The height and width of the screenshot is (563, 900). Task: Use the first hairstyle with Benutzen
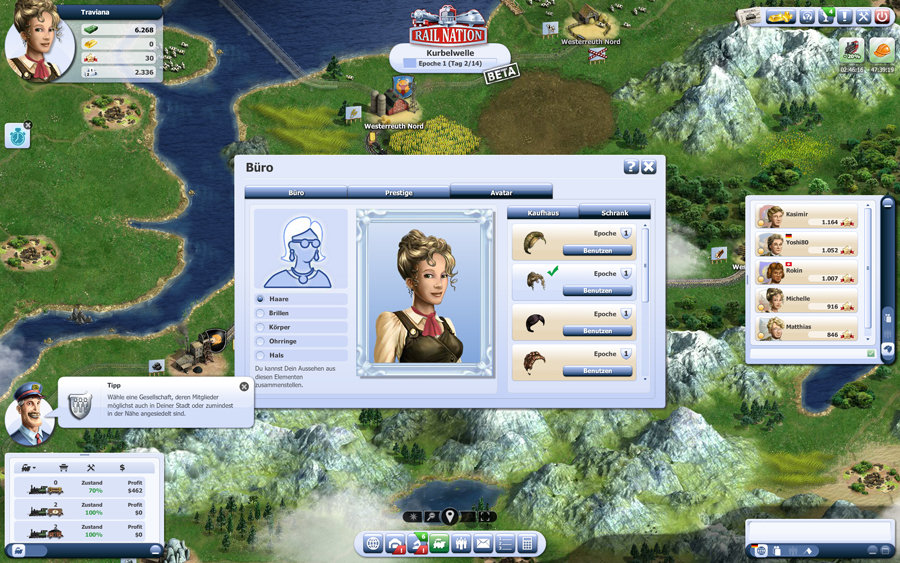597,250
